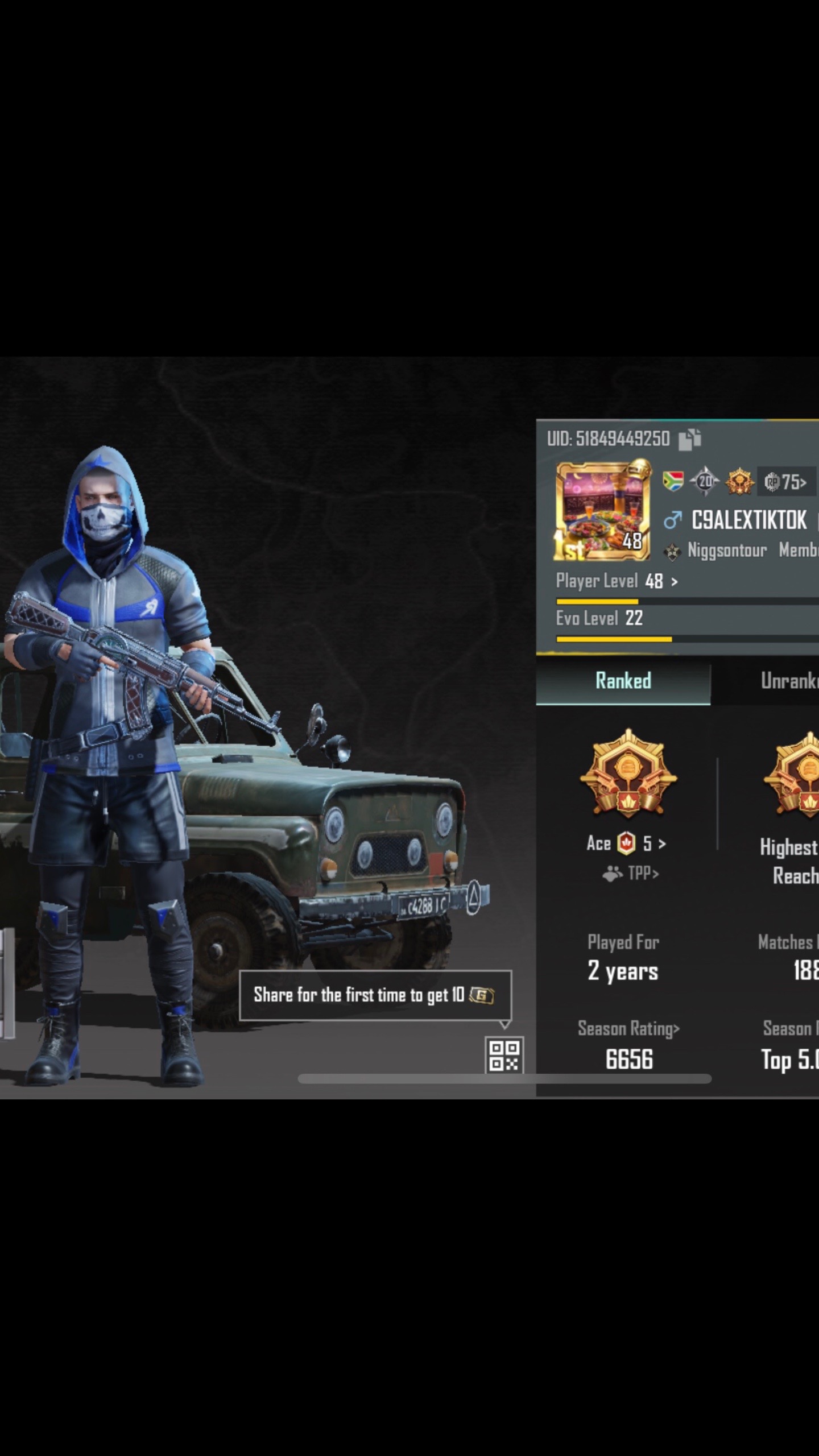The image size is (819, 1456).
Task: Copy the UID with the copy icon
Action: [x=690, y=439]
